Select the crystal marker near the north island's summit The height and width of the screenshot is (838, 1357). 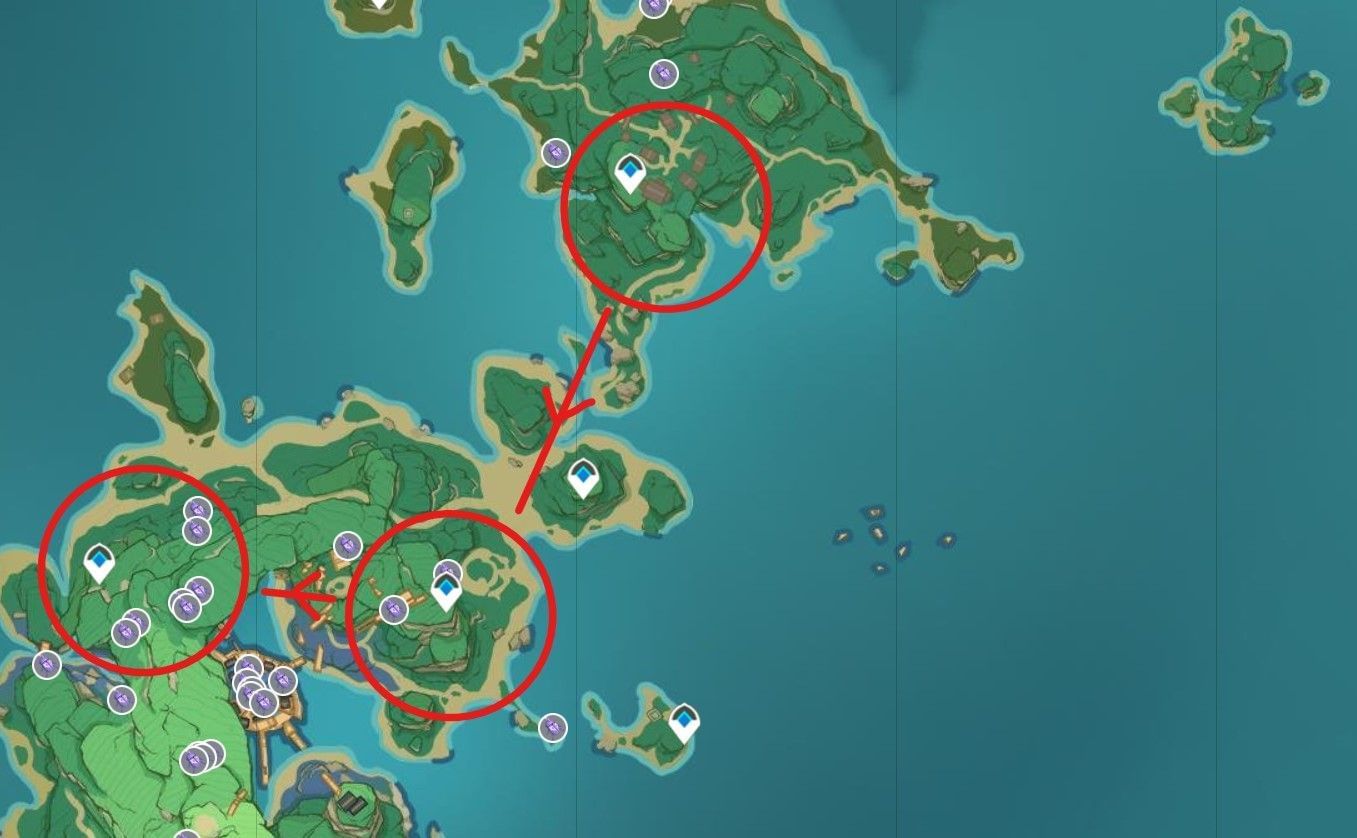663,73
